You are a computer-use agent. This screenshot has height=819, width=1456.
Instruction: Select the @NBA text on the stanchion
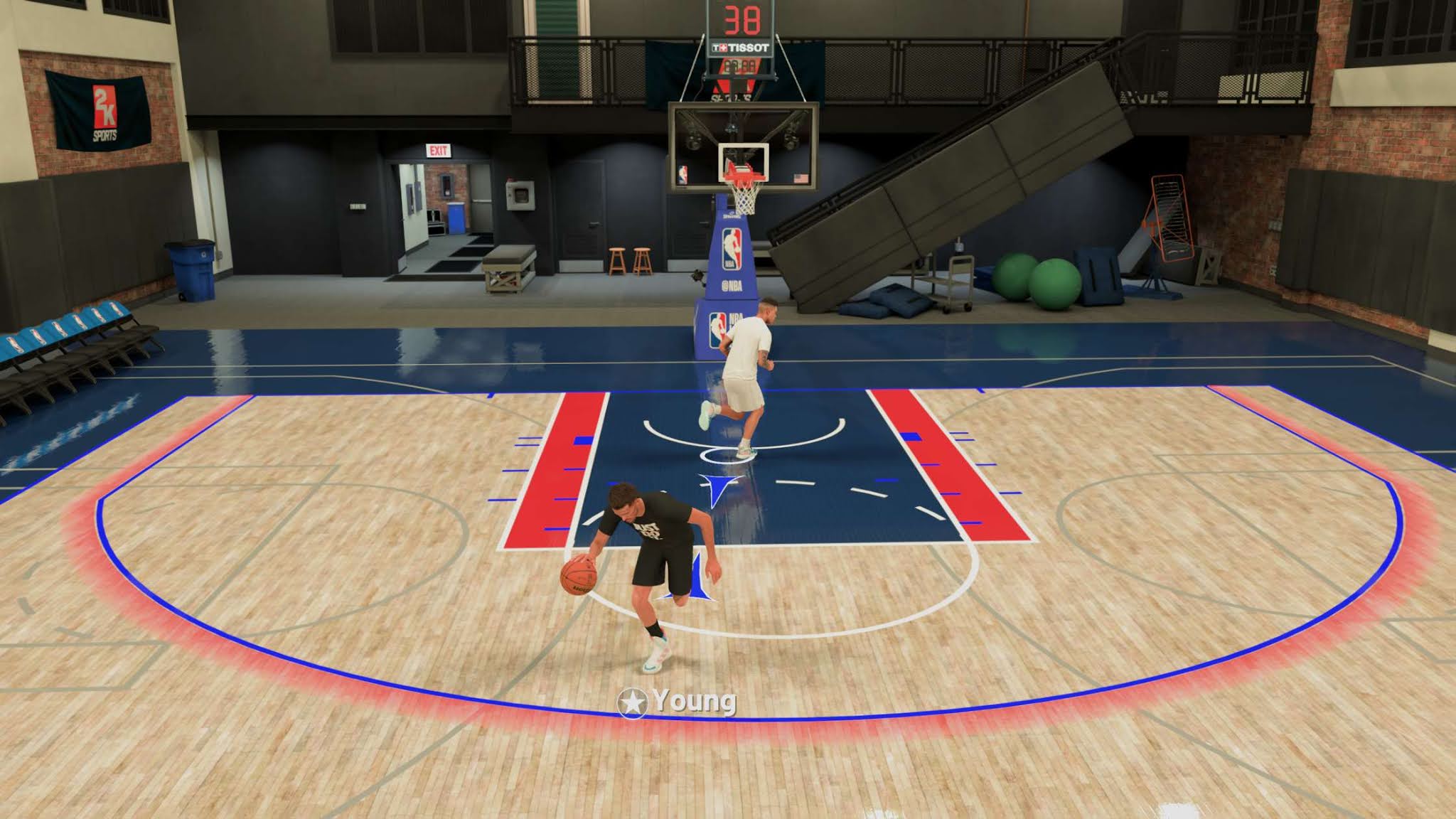tap(732, 284)
